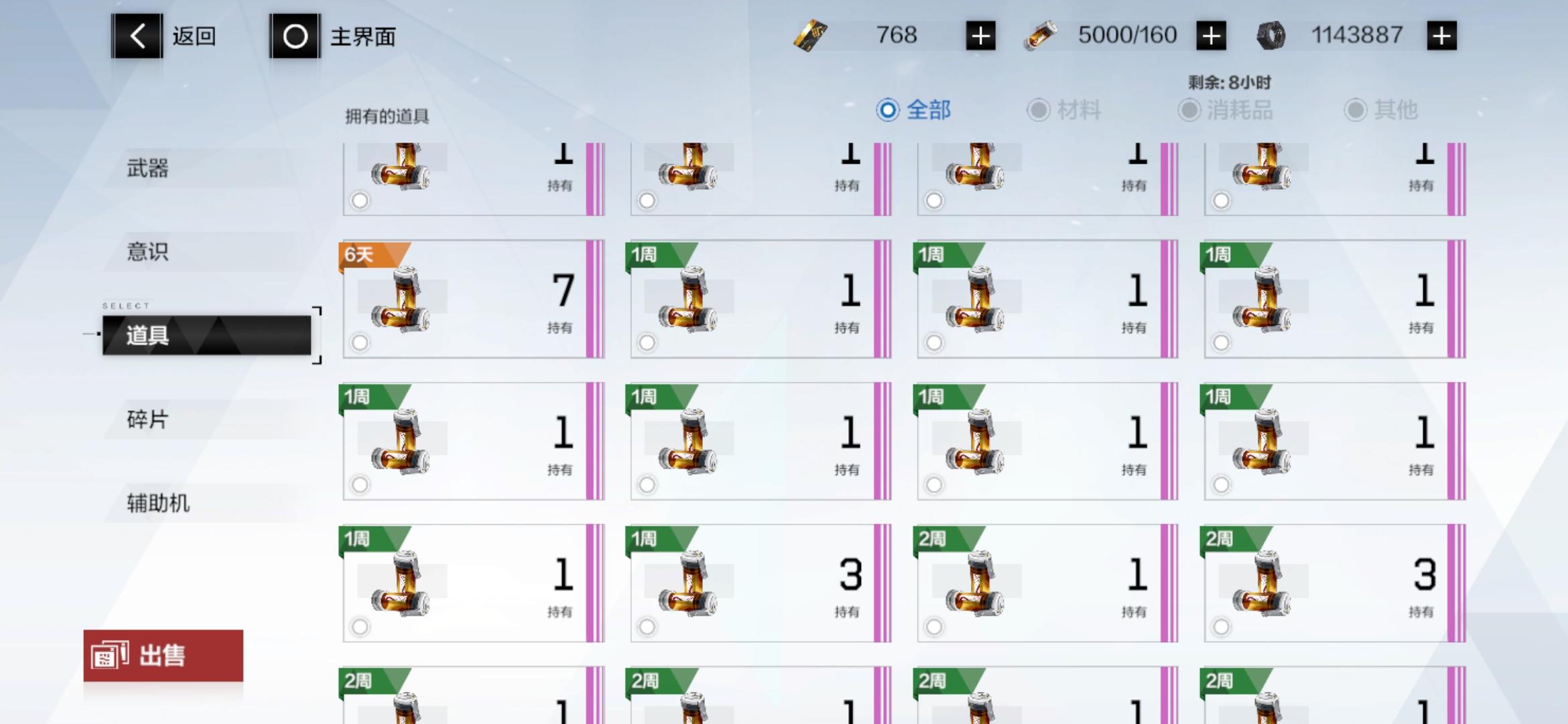This screenshot has width=1568, height=724.
Task: Click the serum/stamina icon showing 5000/160
Action: (x=1040, y=35)
